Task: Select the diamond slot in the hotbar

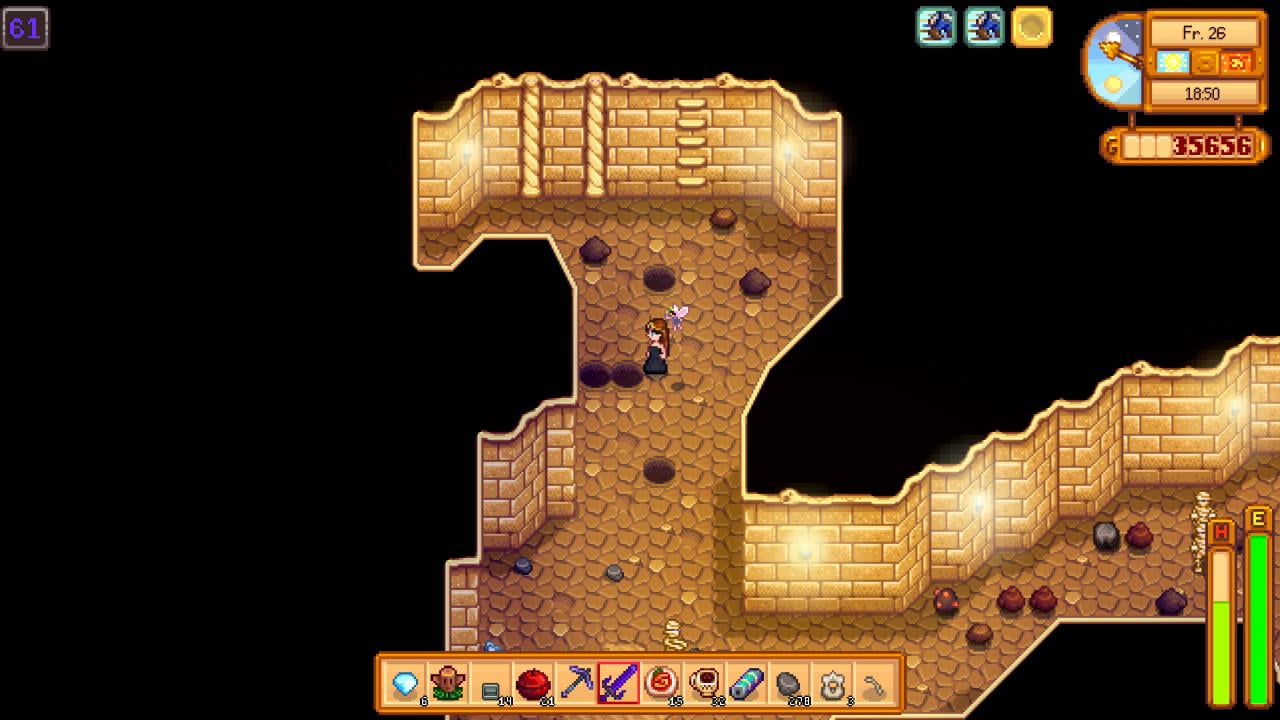Action: [x=405, y=684]
